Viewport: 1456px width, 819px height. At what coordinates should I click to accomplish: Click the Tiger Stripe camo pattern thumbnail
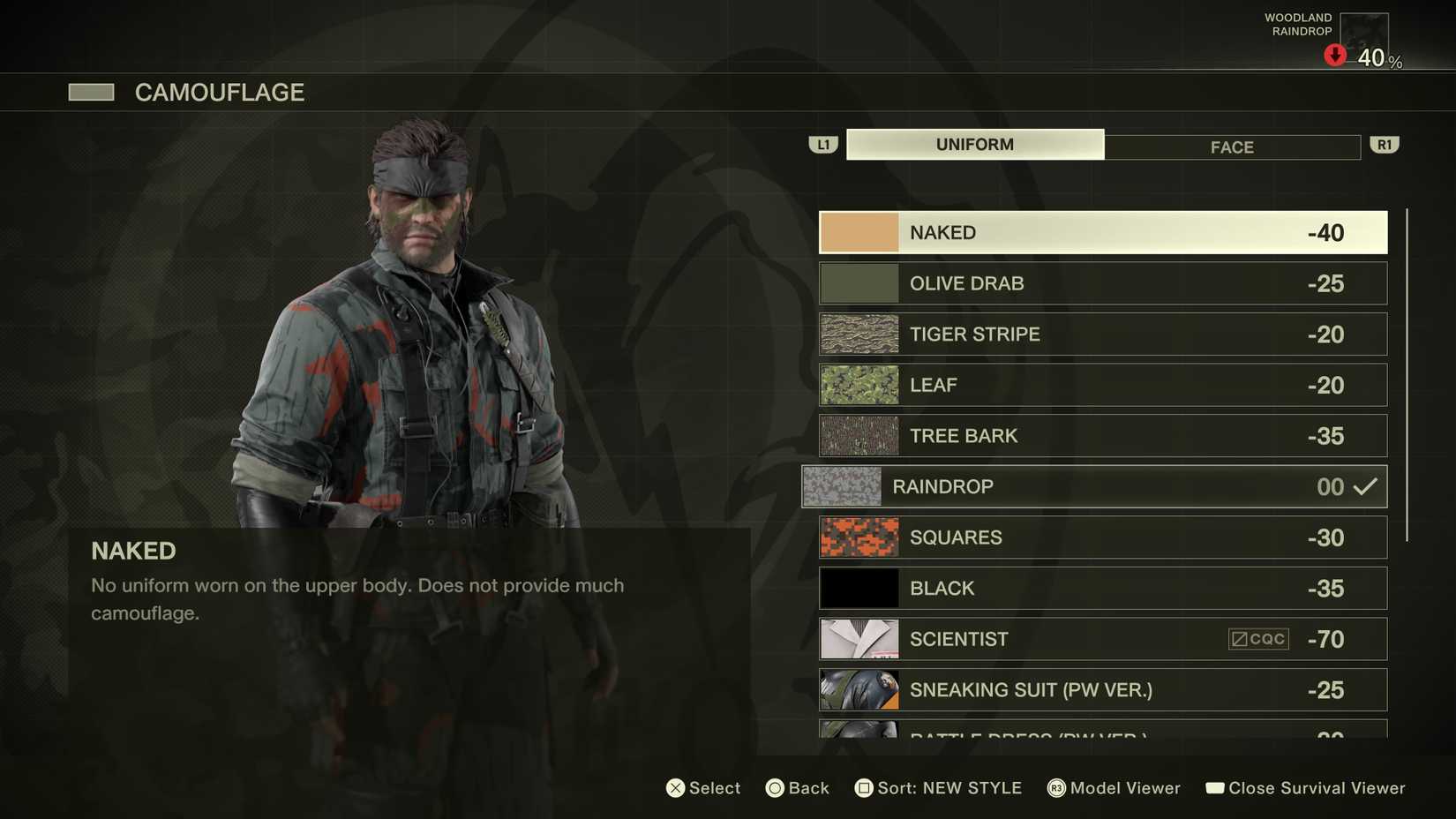[858, 334]
